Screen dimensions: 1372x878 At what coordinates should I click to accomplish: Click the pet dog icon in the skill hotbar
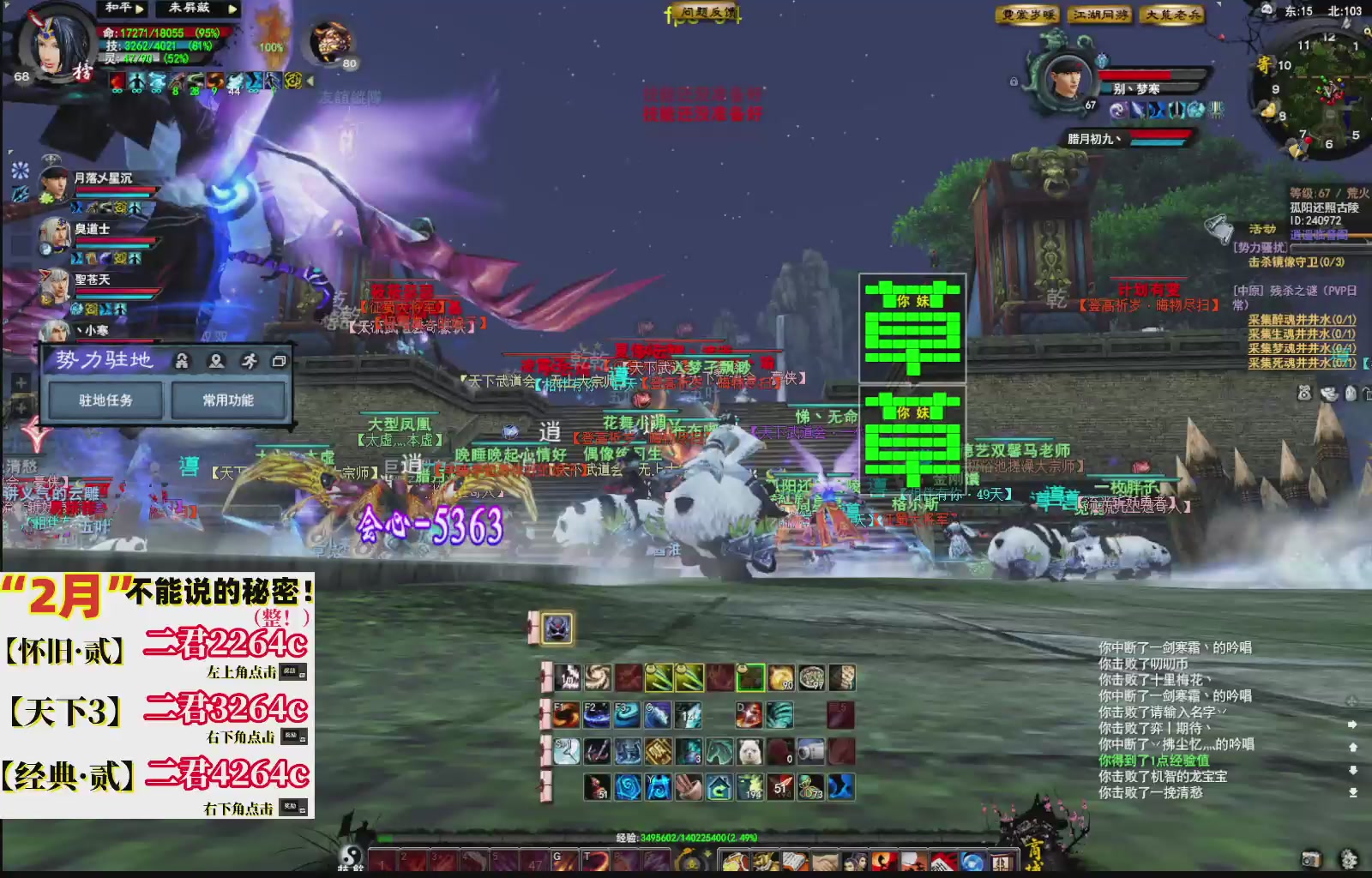coord(749,751)
